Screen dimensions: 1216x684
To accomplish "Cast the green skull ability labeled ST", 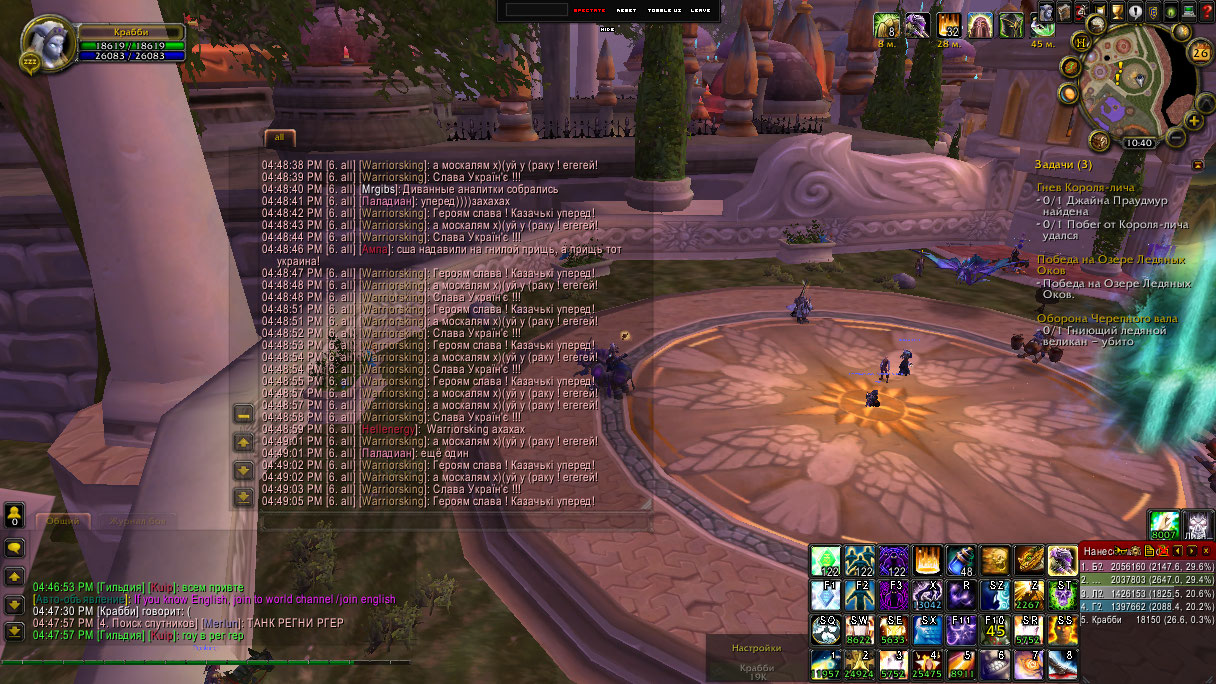I will tap(1063, 595).
